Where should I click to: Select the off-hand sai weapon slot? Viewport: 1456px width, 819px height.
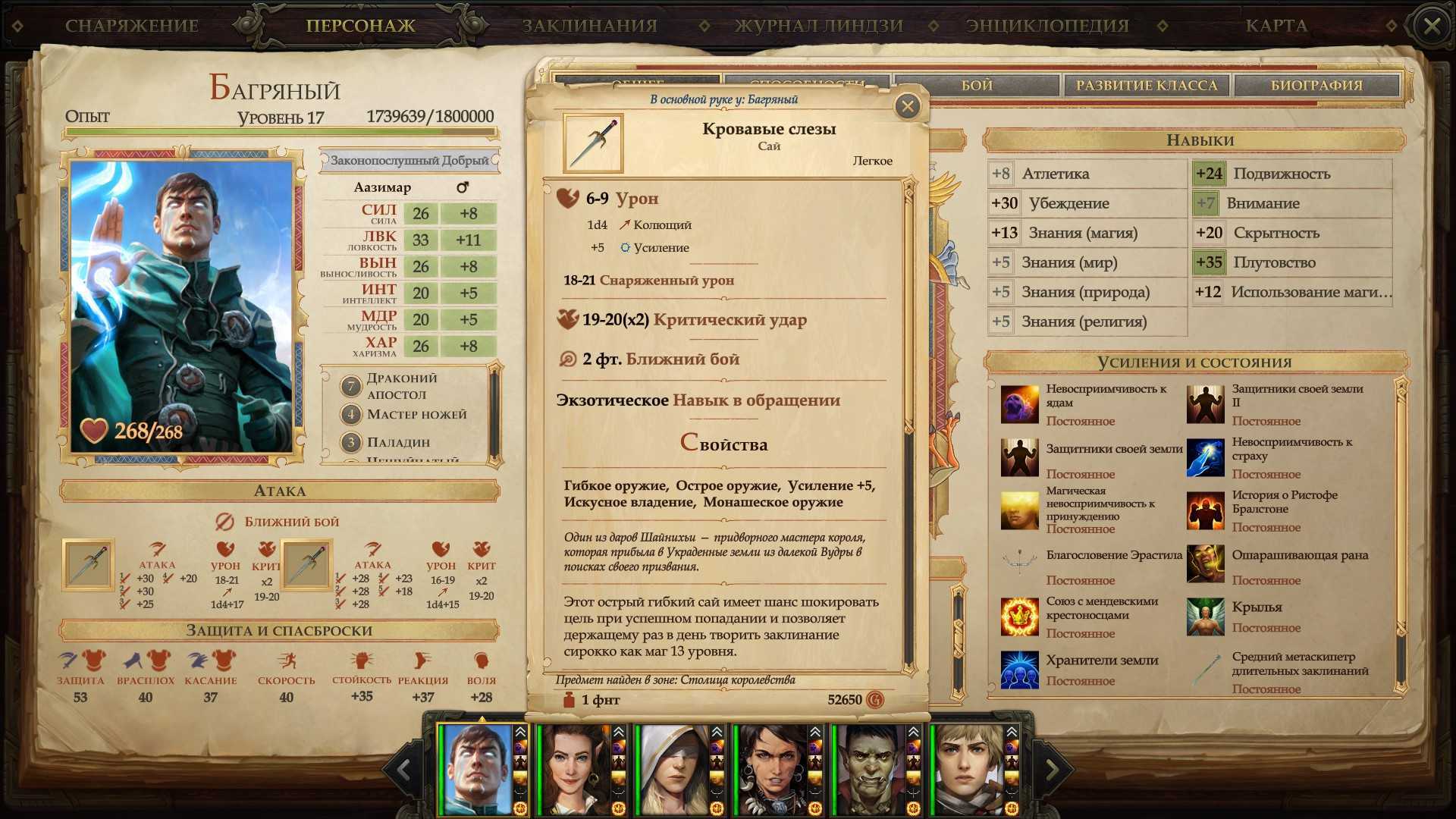coord(306,565)
